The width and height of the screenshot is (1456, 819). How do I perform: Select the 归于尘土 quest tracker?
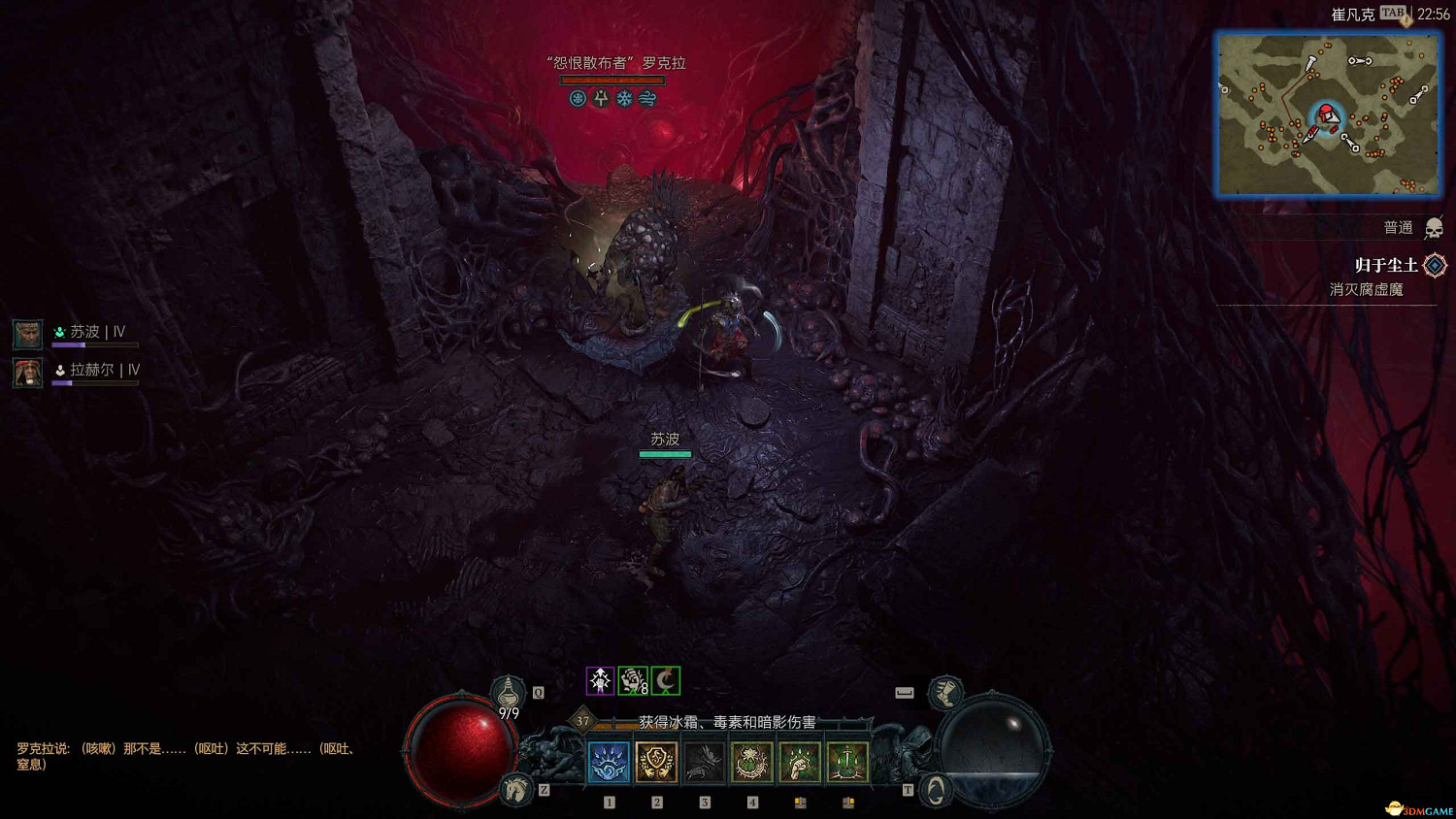click(x=1386, y=265)
